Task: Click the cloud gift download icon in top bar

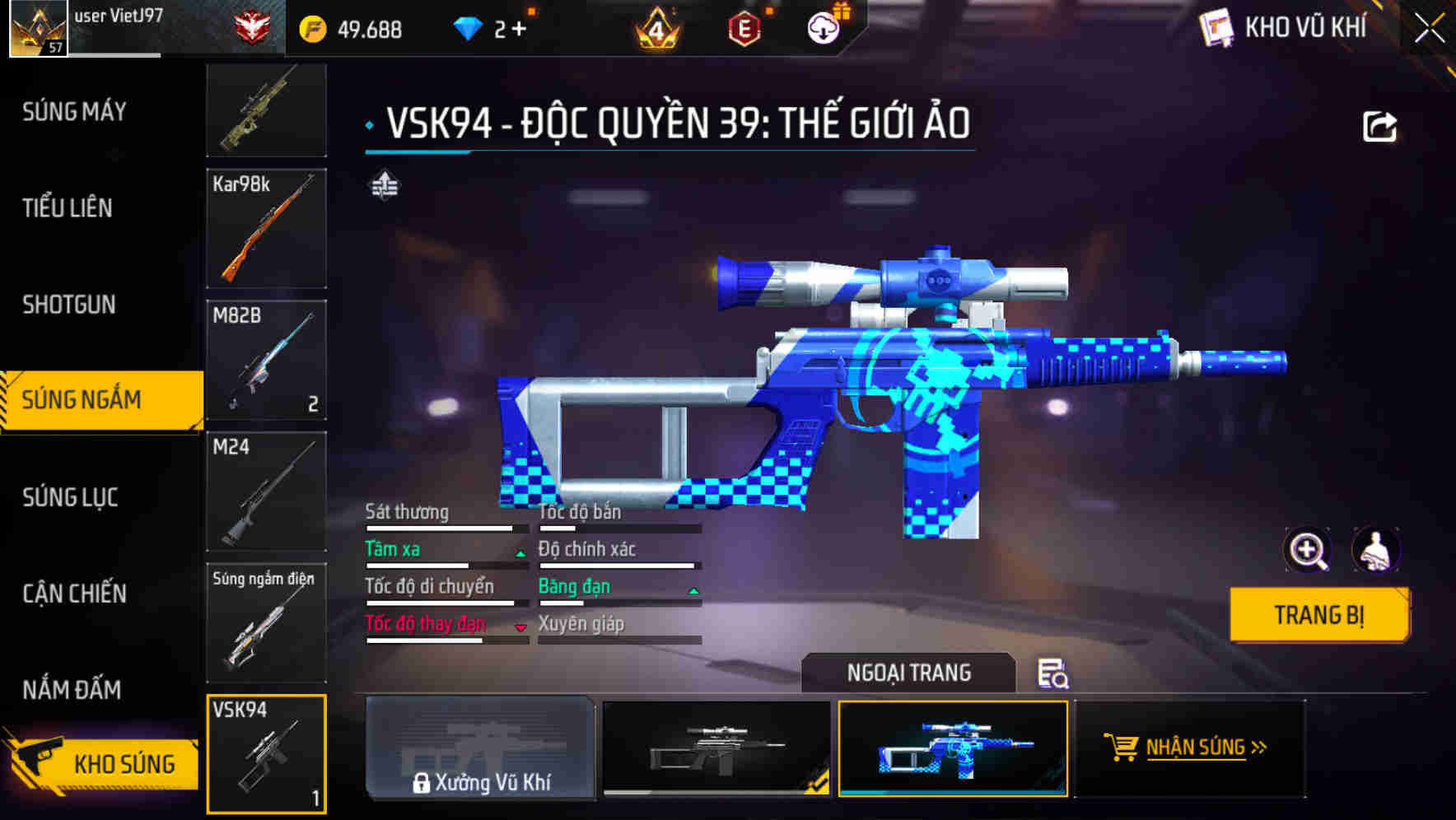Action: point(821,28)
